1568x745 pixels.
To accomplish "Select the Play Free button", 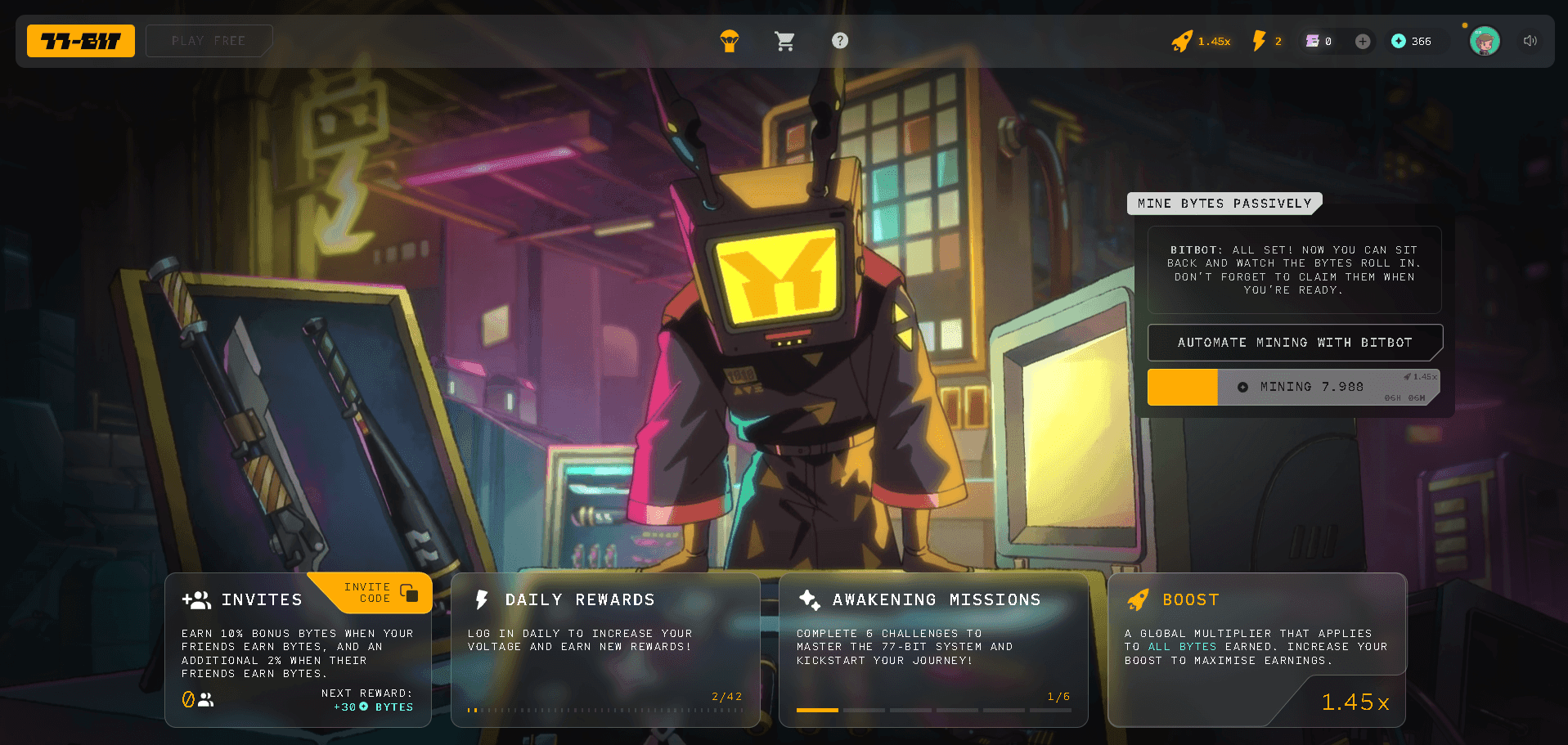I will click(209, 41).
